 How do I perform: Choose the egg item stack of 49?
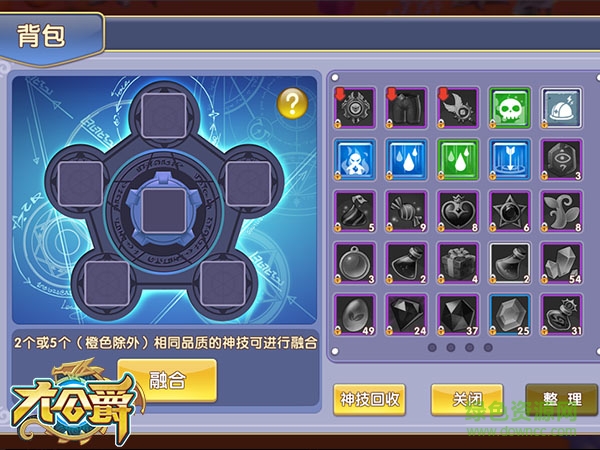click(x=355, y=315)
